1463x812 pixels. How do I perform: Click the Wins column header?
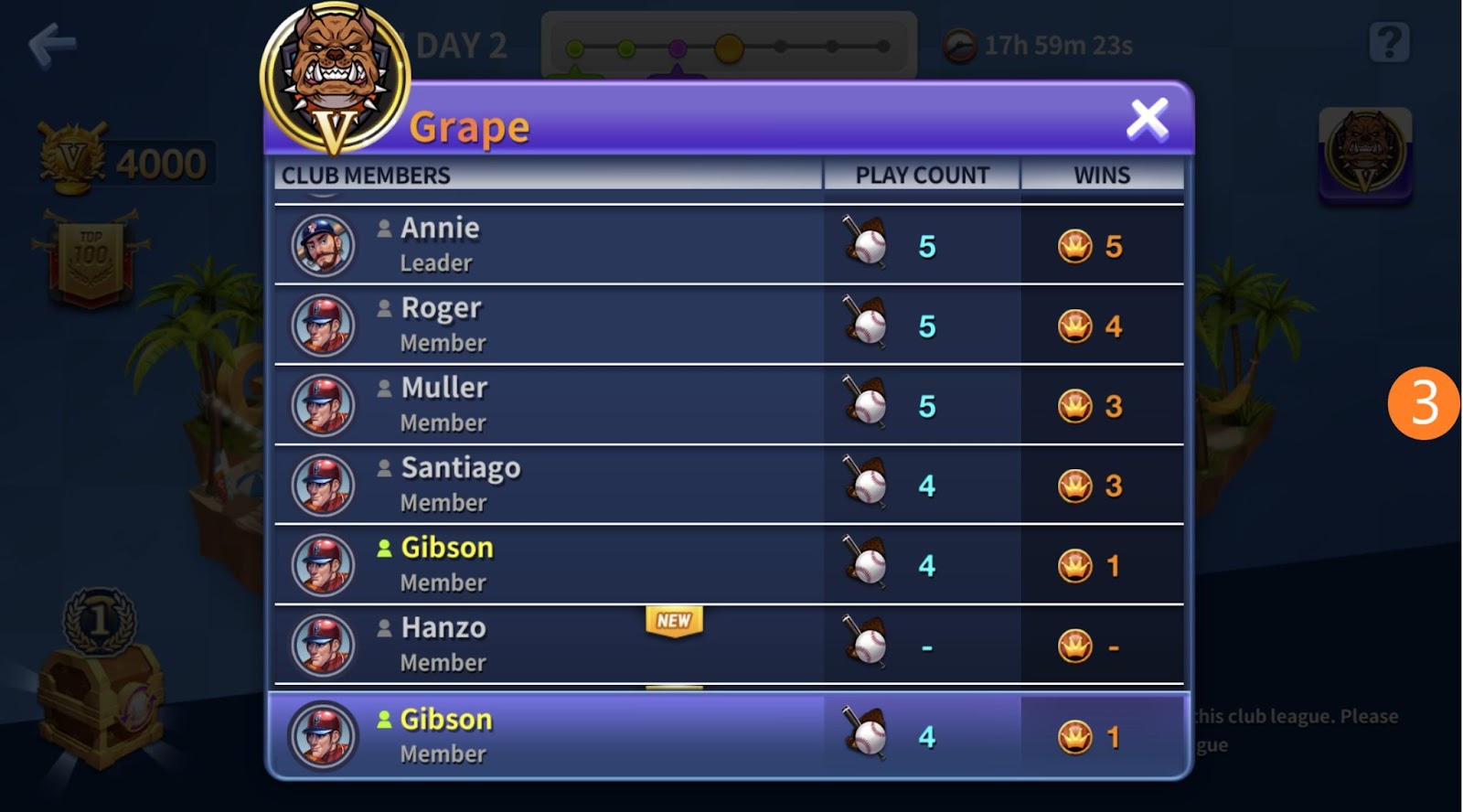pyautogui.click(x=1102, y=175)
